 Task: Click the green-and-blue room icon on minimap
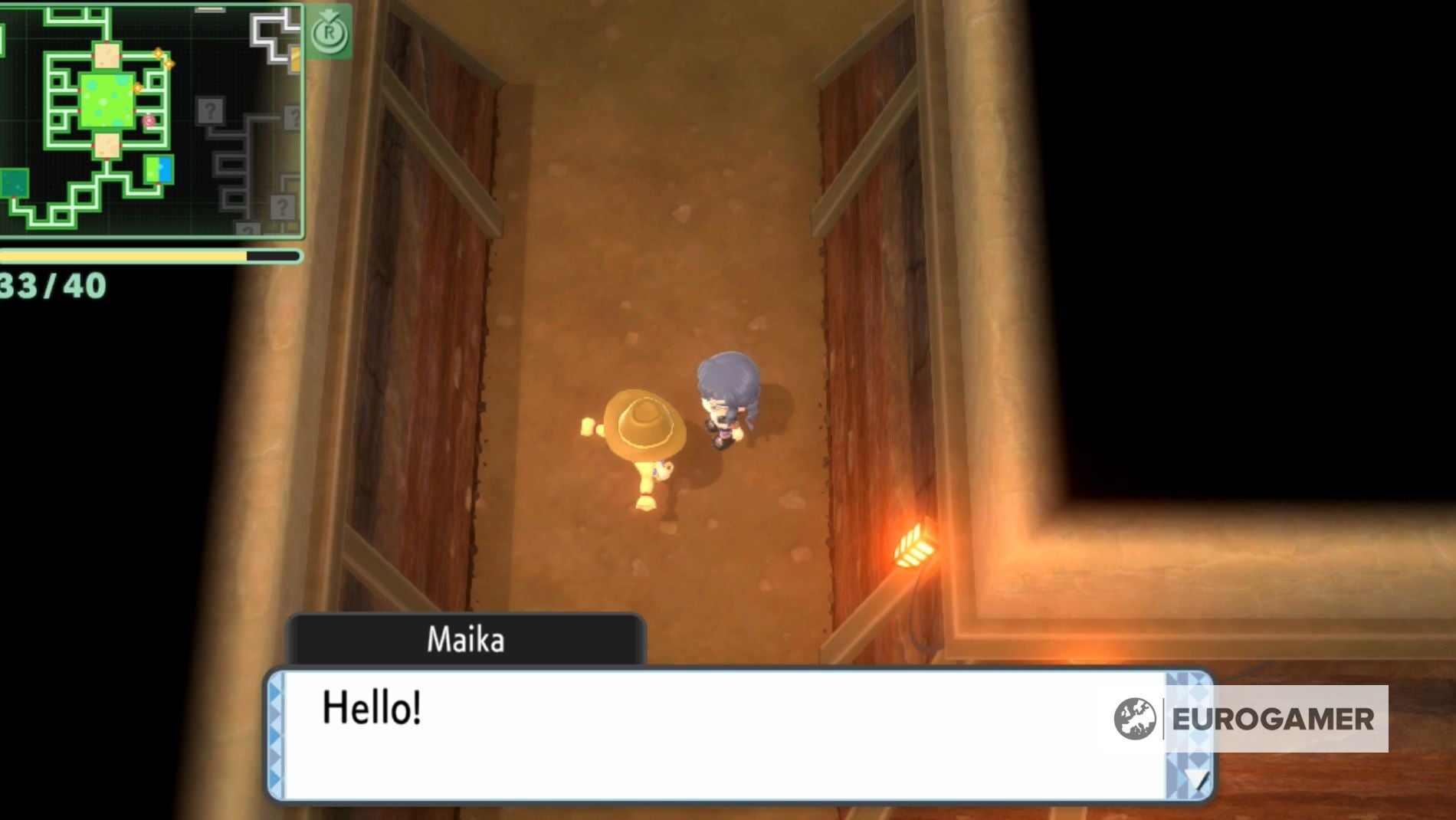coord(159,169)
